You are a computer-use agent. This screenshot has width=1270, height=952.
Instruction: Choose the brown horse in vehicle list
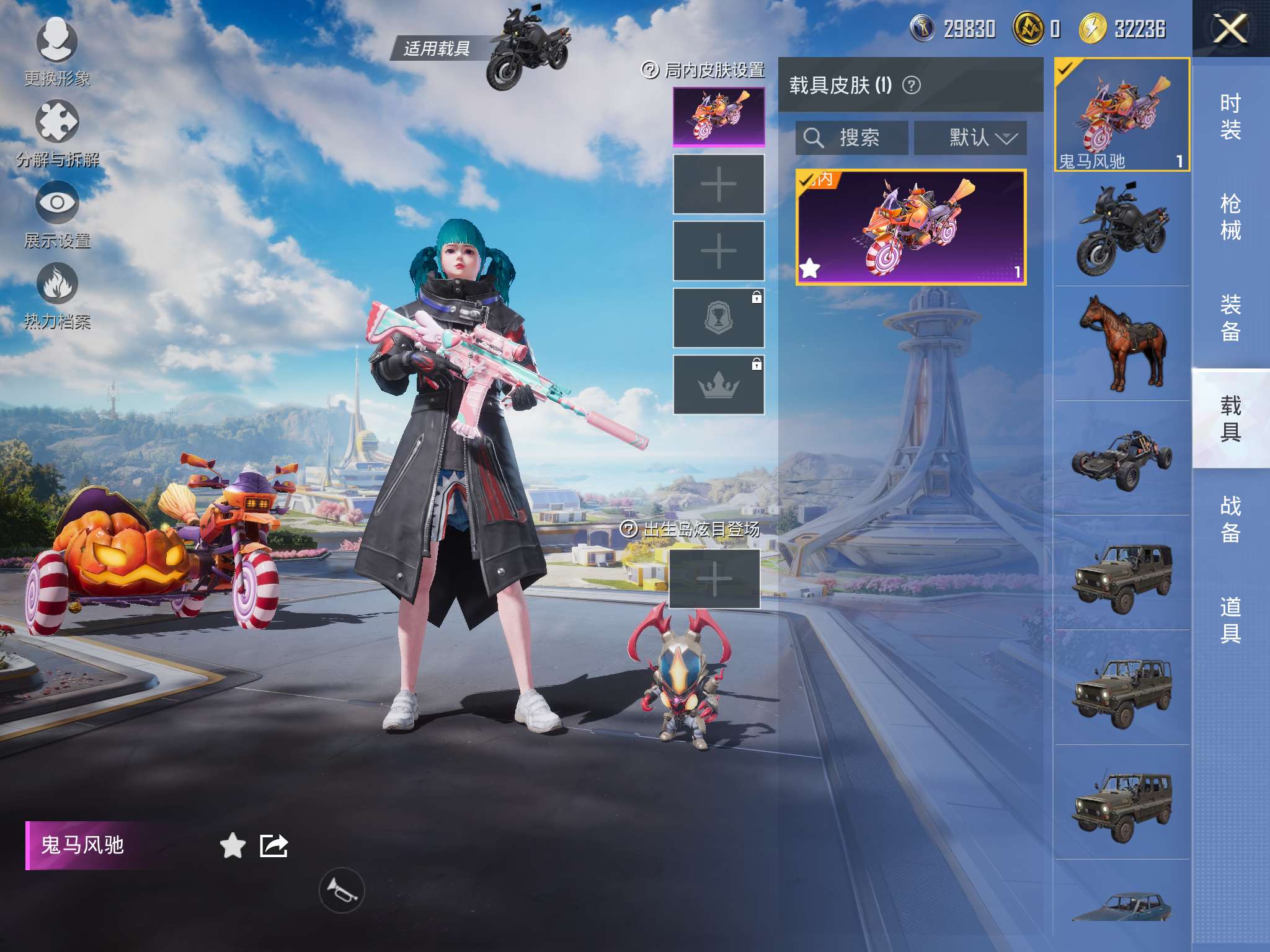pos(1122,343)
